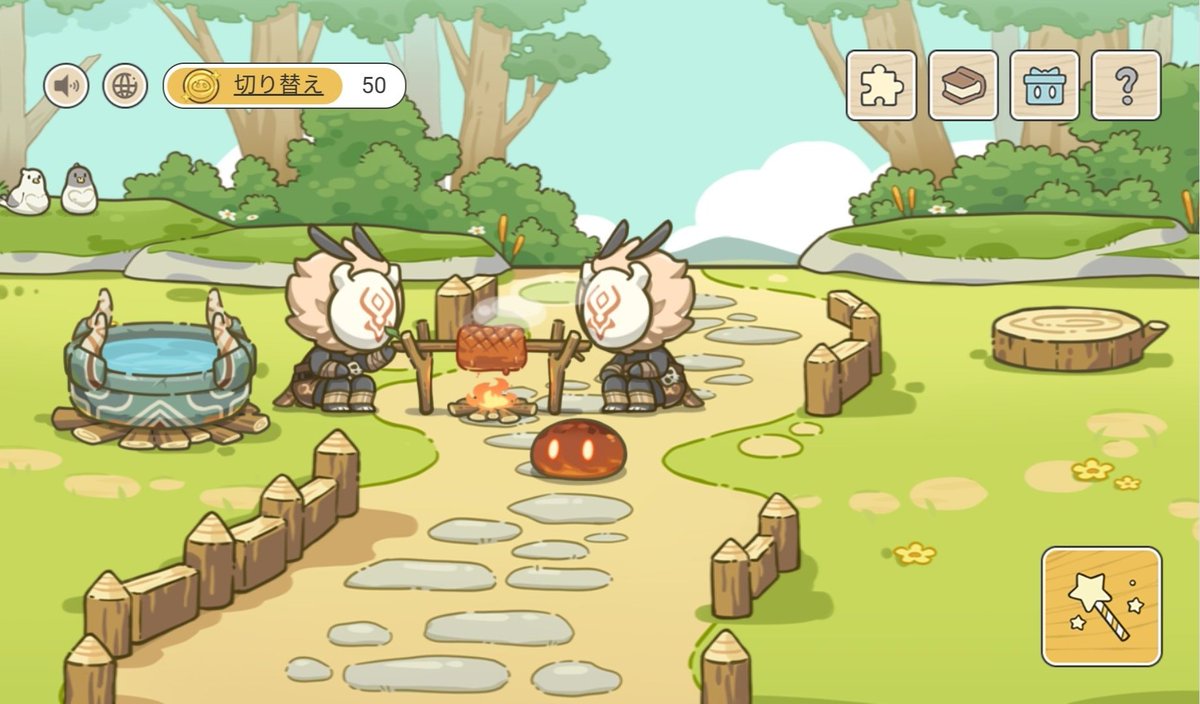Activate the magic wand button
The height and width of the screenshot is (704, 1200).
1101,606
